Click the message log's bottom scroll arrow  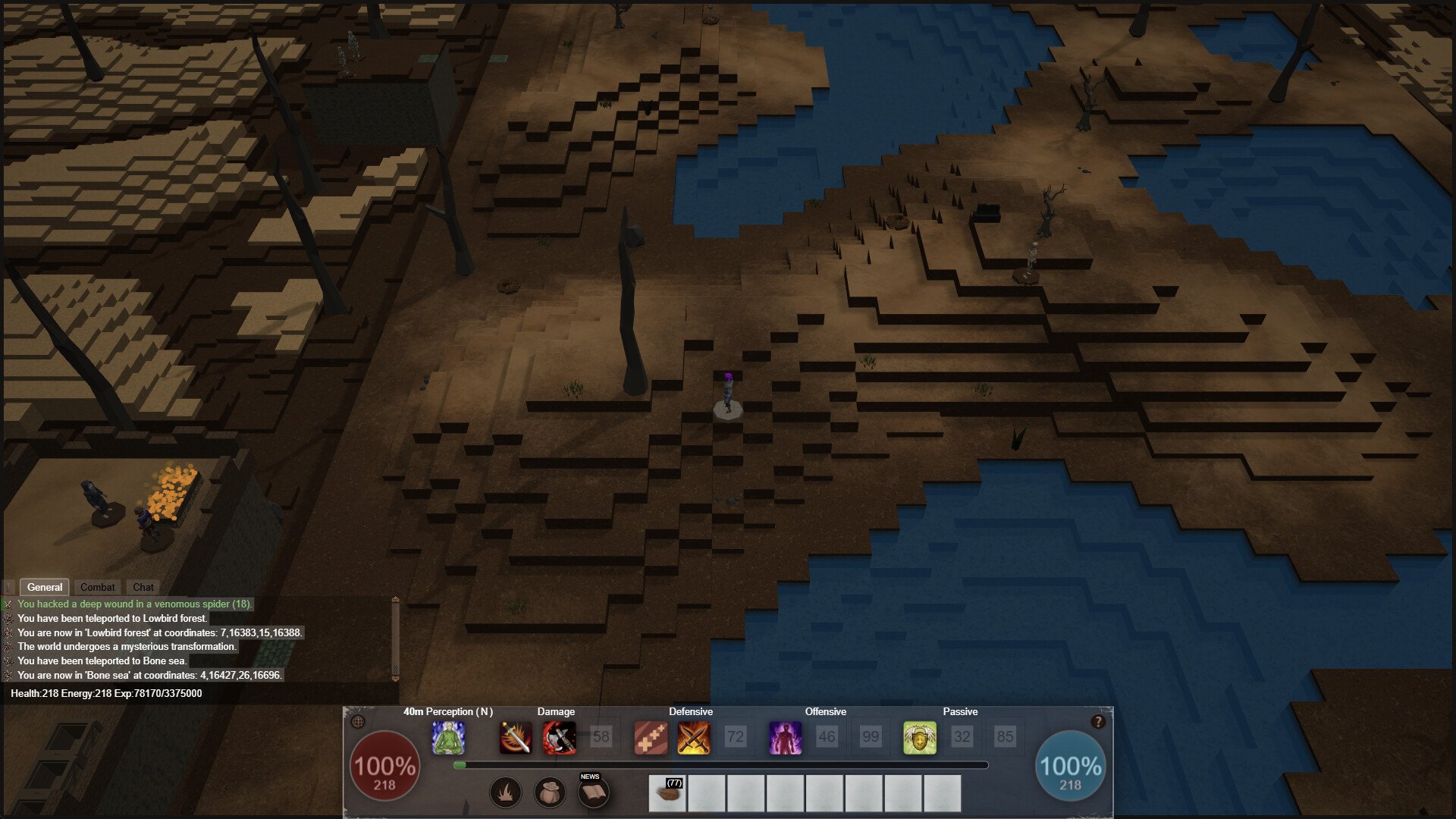[395, 679]
